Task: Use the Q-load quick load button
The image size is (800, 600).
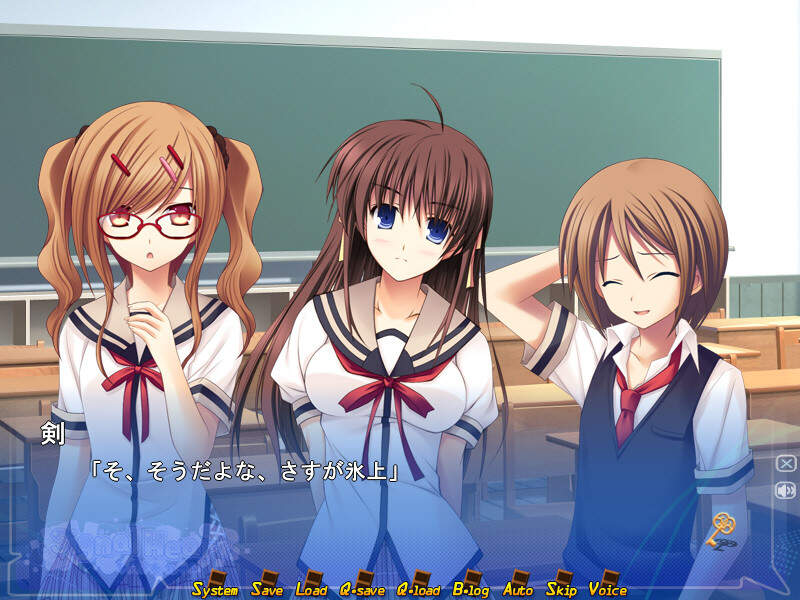Action: click(419, 586)
